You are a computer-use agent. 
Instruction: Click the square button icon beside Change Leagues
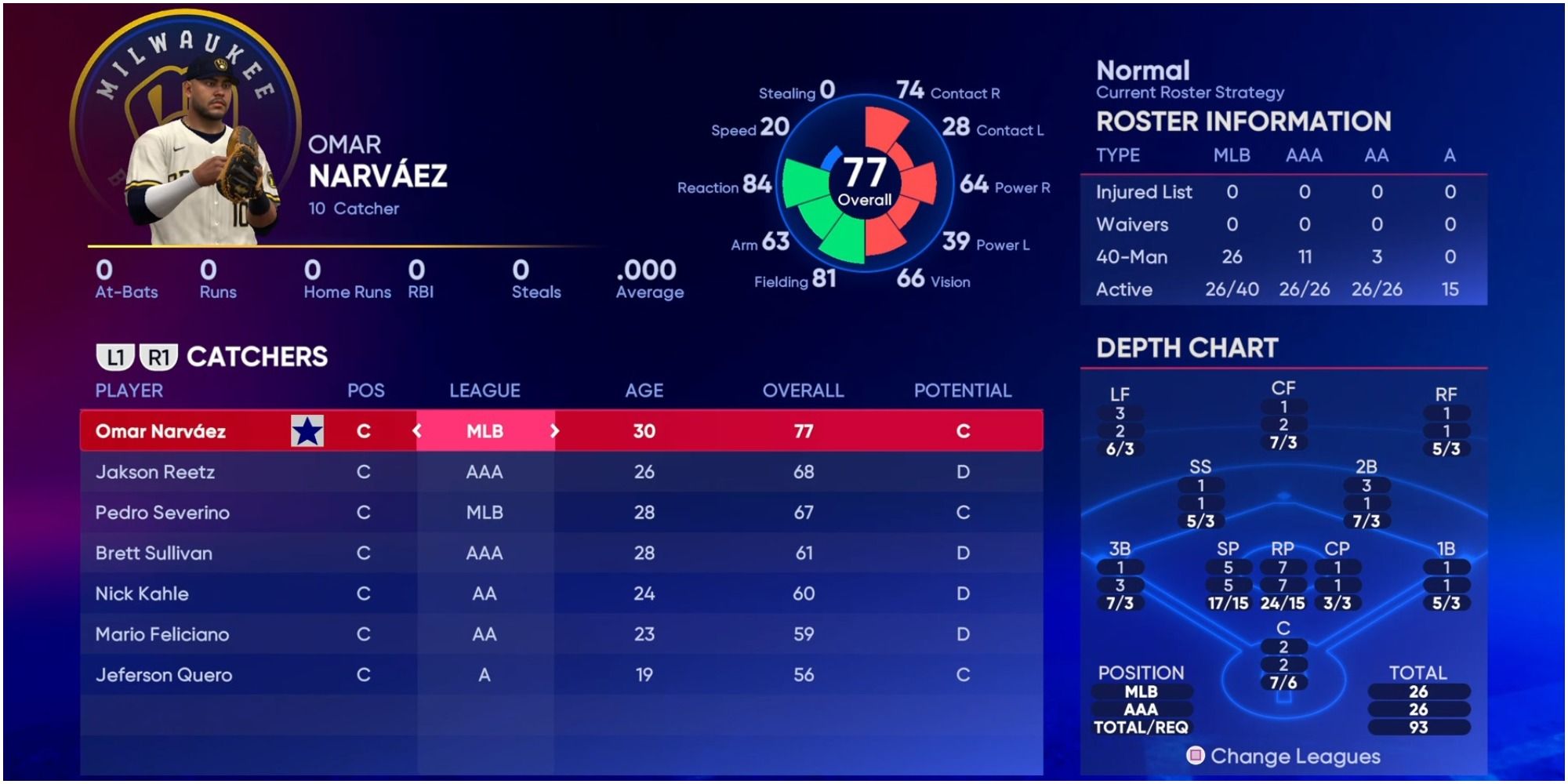[x=1196, y=757]
